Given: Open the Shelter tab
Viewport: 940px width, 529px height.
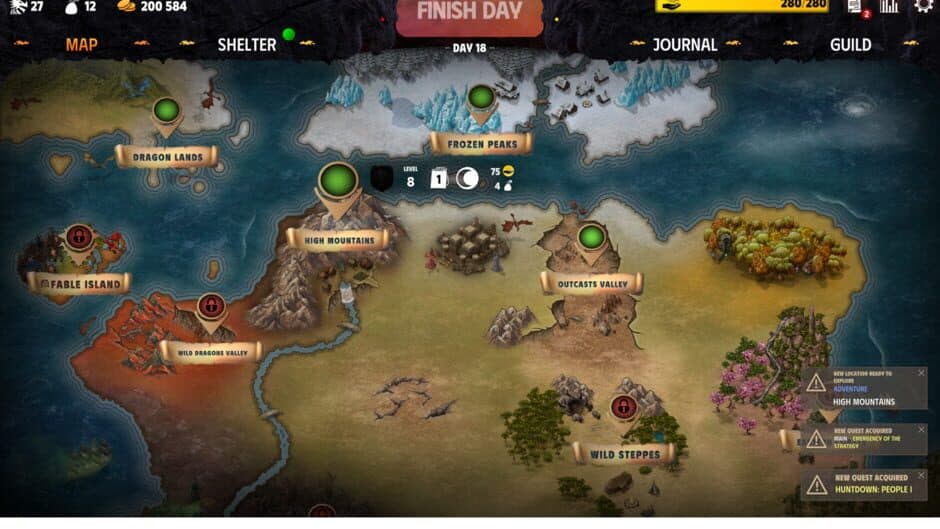Looking at the screenshot, I should 246,44.
